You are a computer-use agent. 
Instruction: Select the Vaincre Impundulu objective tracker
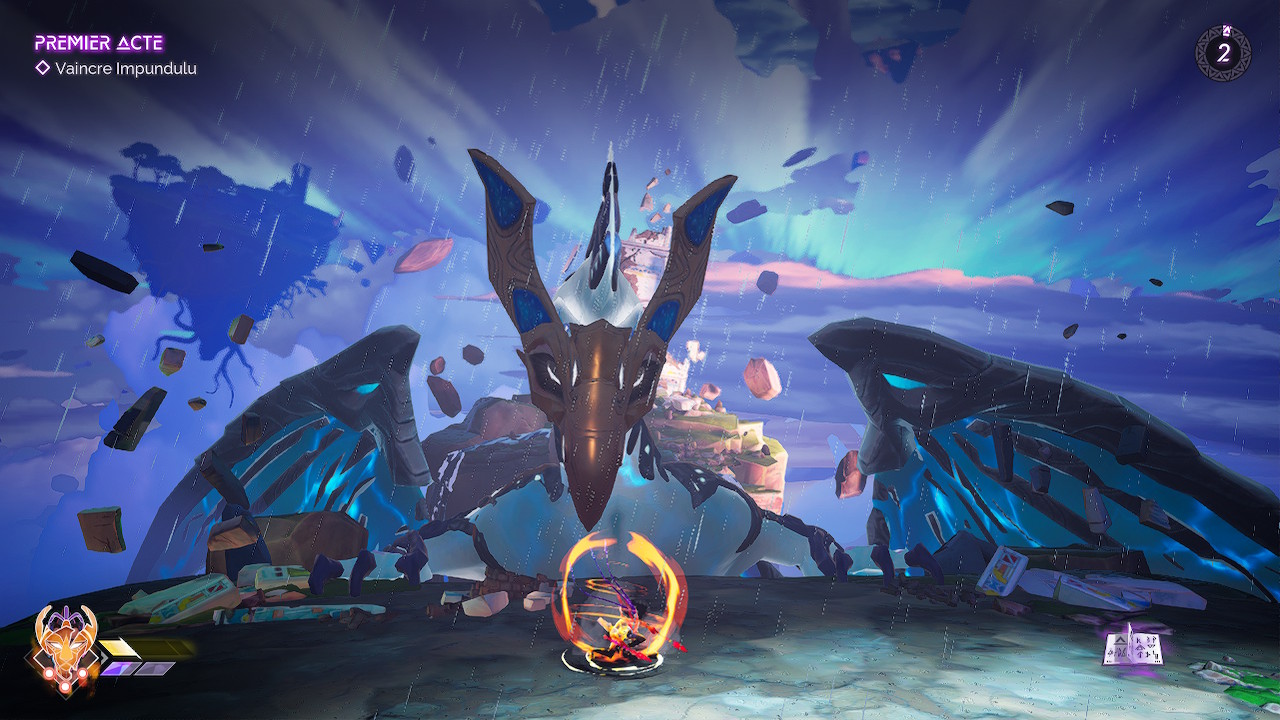(x=116, y=68)
